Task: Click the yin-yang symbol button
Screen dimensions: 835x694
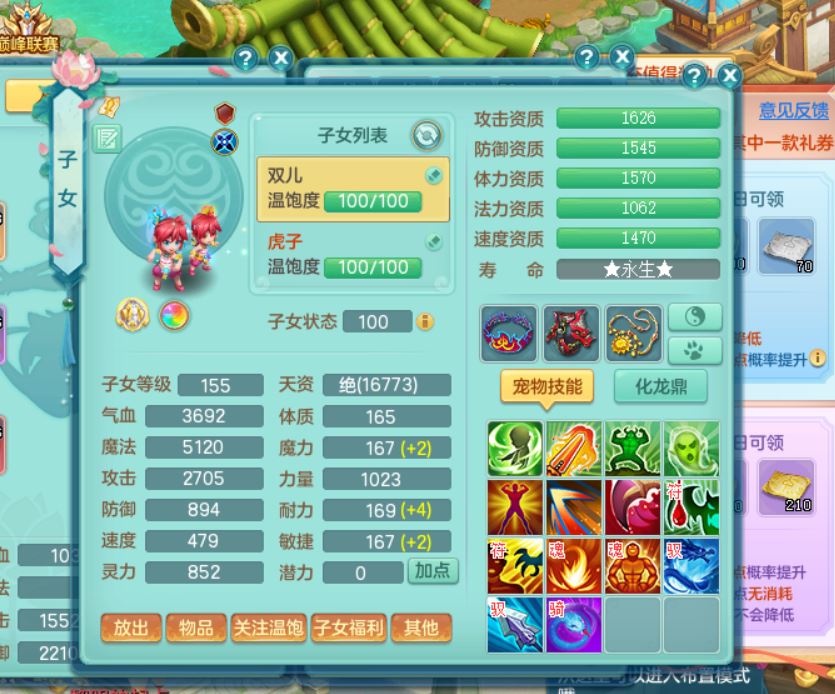Action: (693, 318)
